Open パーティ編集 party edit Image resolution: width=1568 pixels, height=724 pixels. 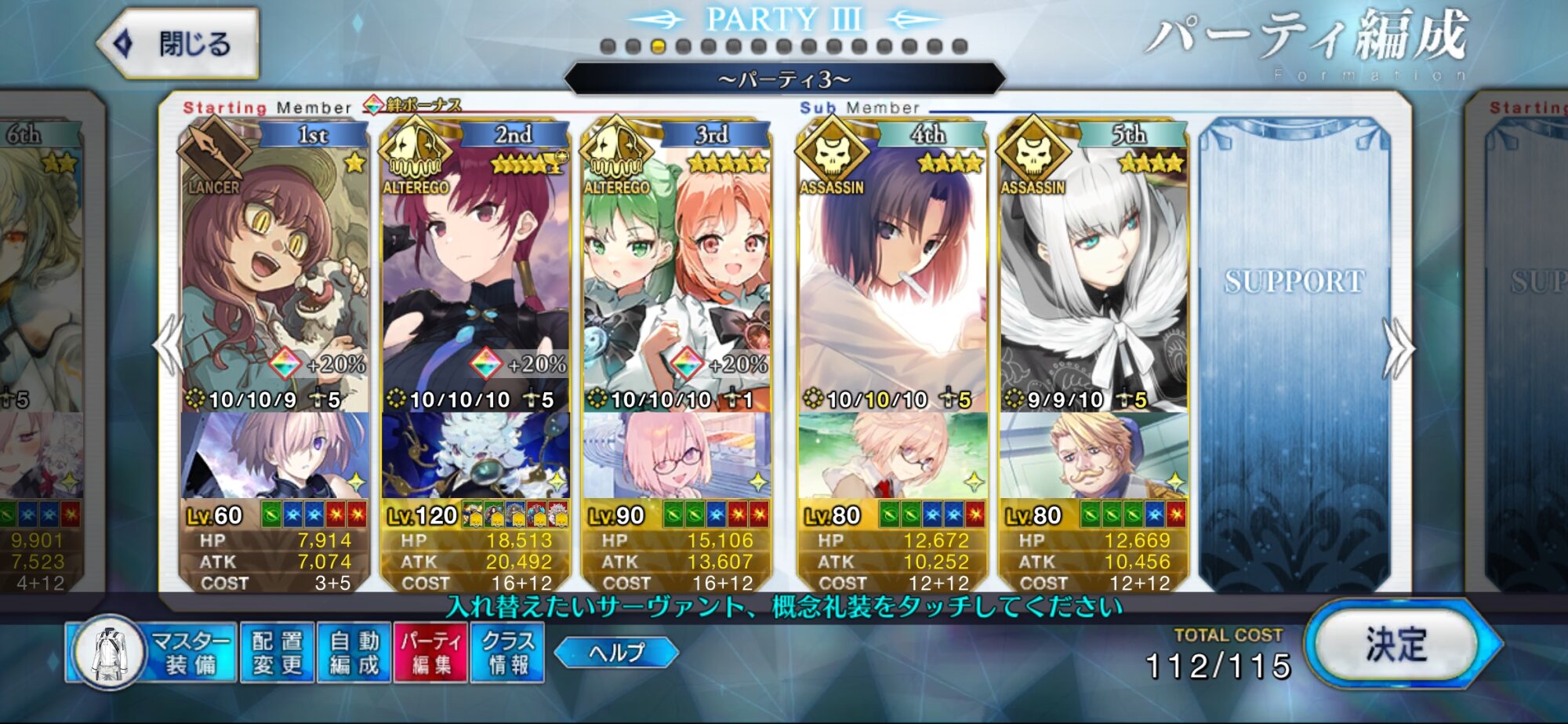430,653
